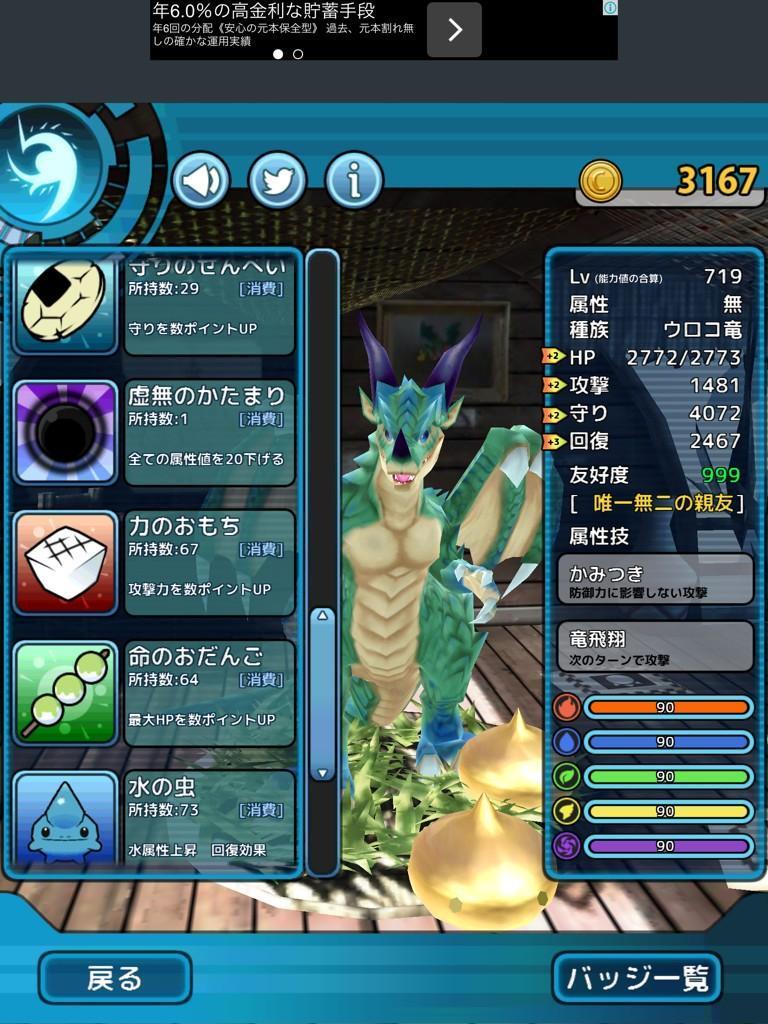Open the バッジ一覧 badge list
Viewport: 768px width, 1024px height.
pyautogui.click(x=636, y=978)
